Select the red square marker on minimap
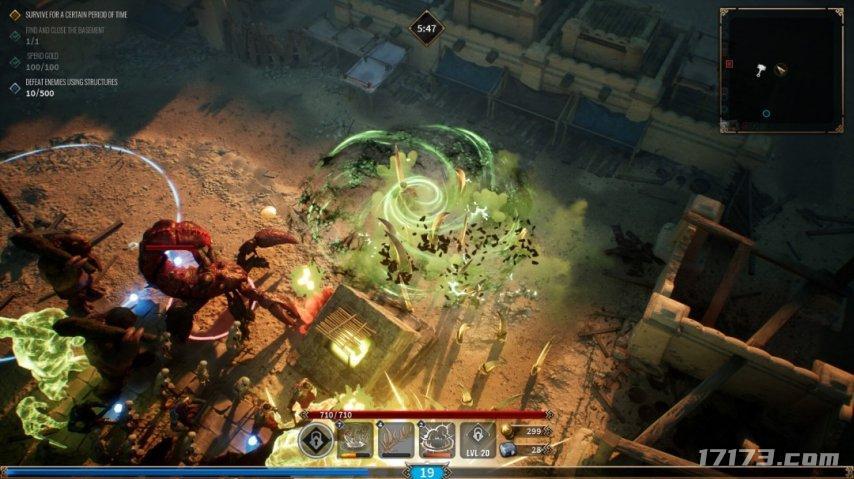The image size is (854, 479). coord(729,64)
